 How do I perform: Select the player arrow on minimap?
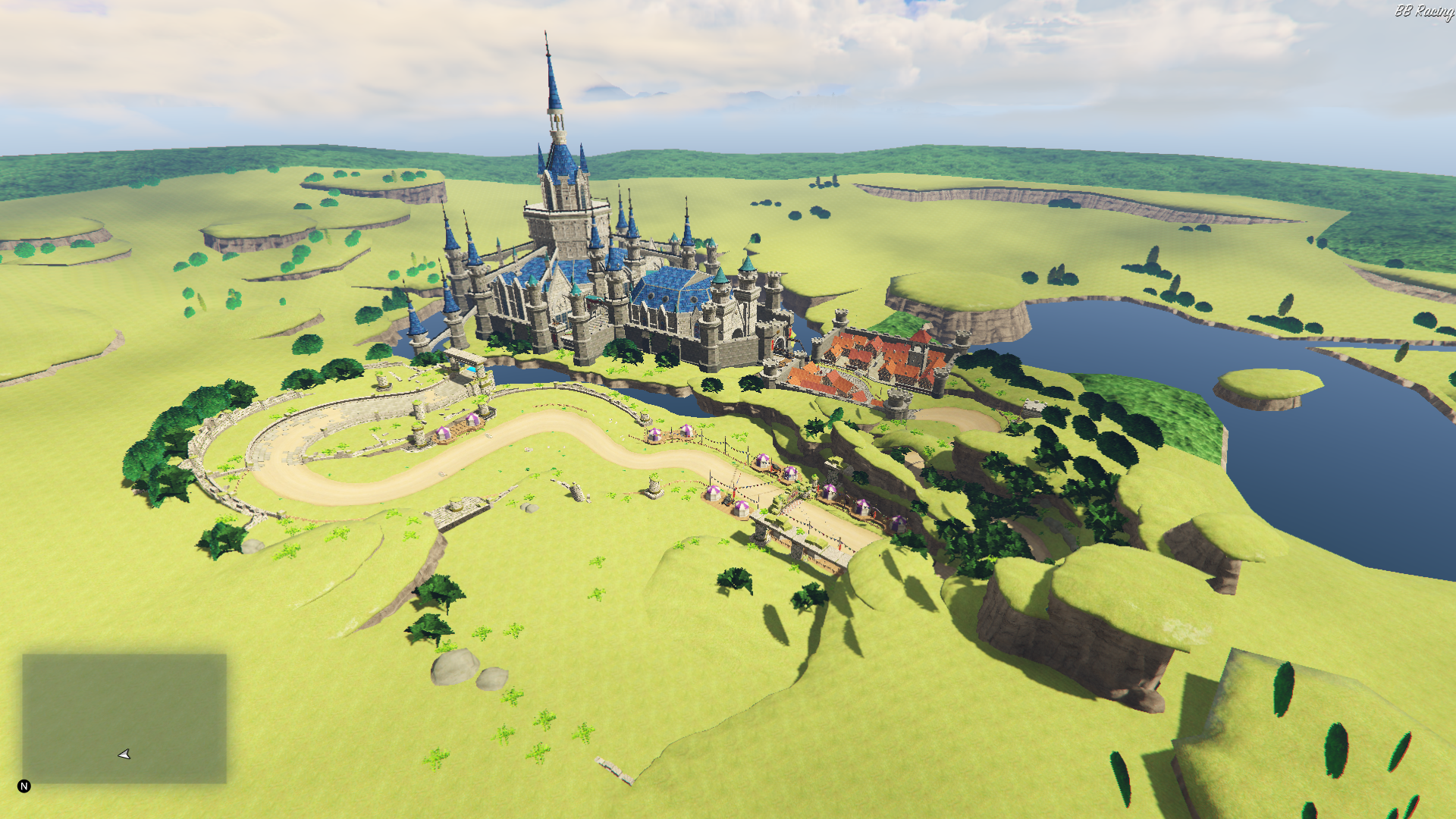(x=124, y=754)
